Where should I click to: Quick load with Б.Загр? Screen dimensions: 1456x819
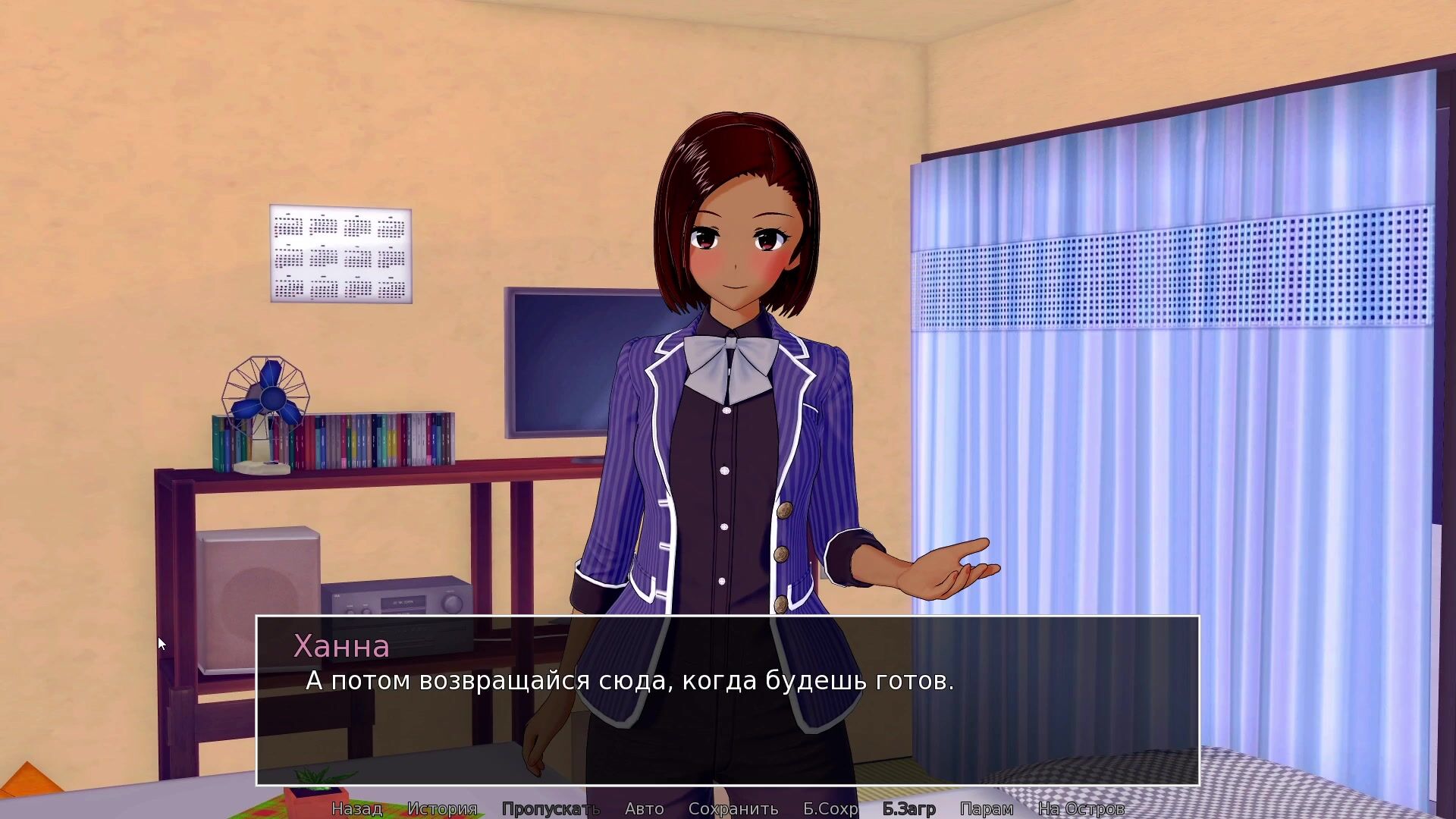pos(908,809)
